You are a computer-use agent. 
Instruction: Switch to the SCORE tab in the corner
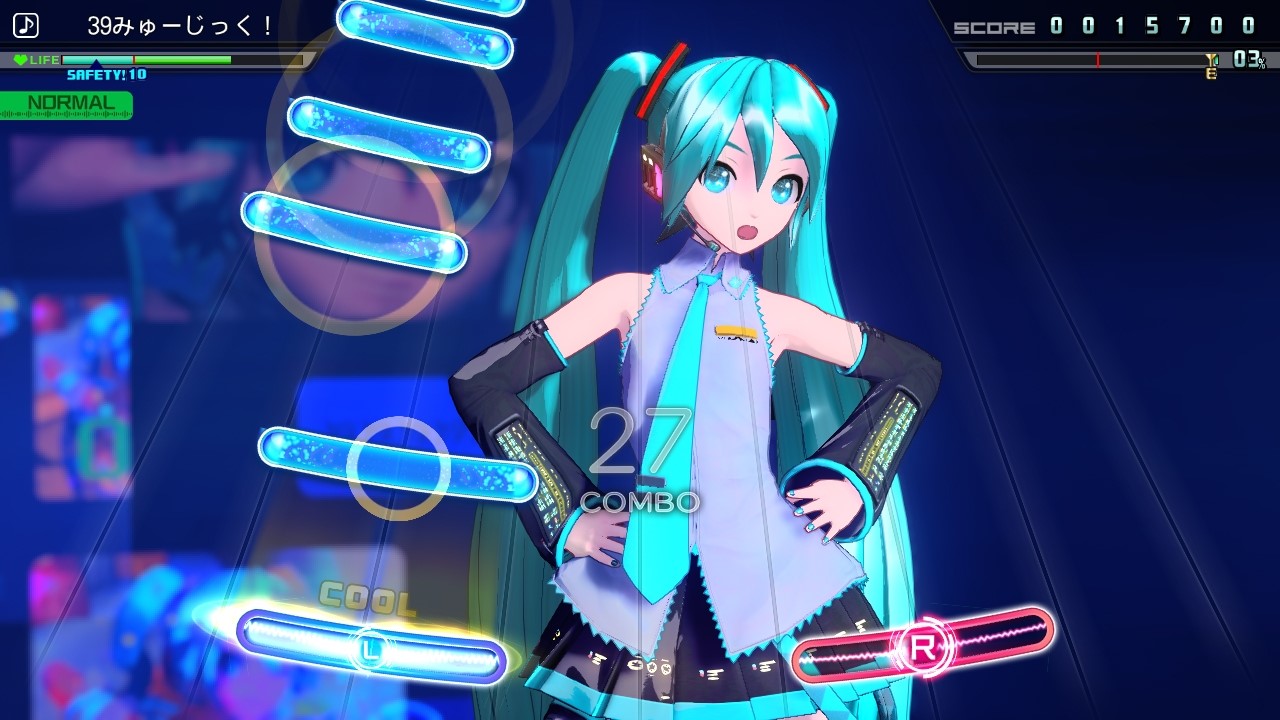pyautogui.click(x=996, y=25)
